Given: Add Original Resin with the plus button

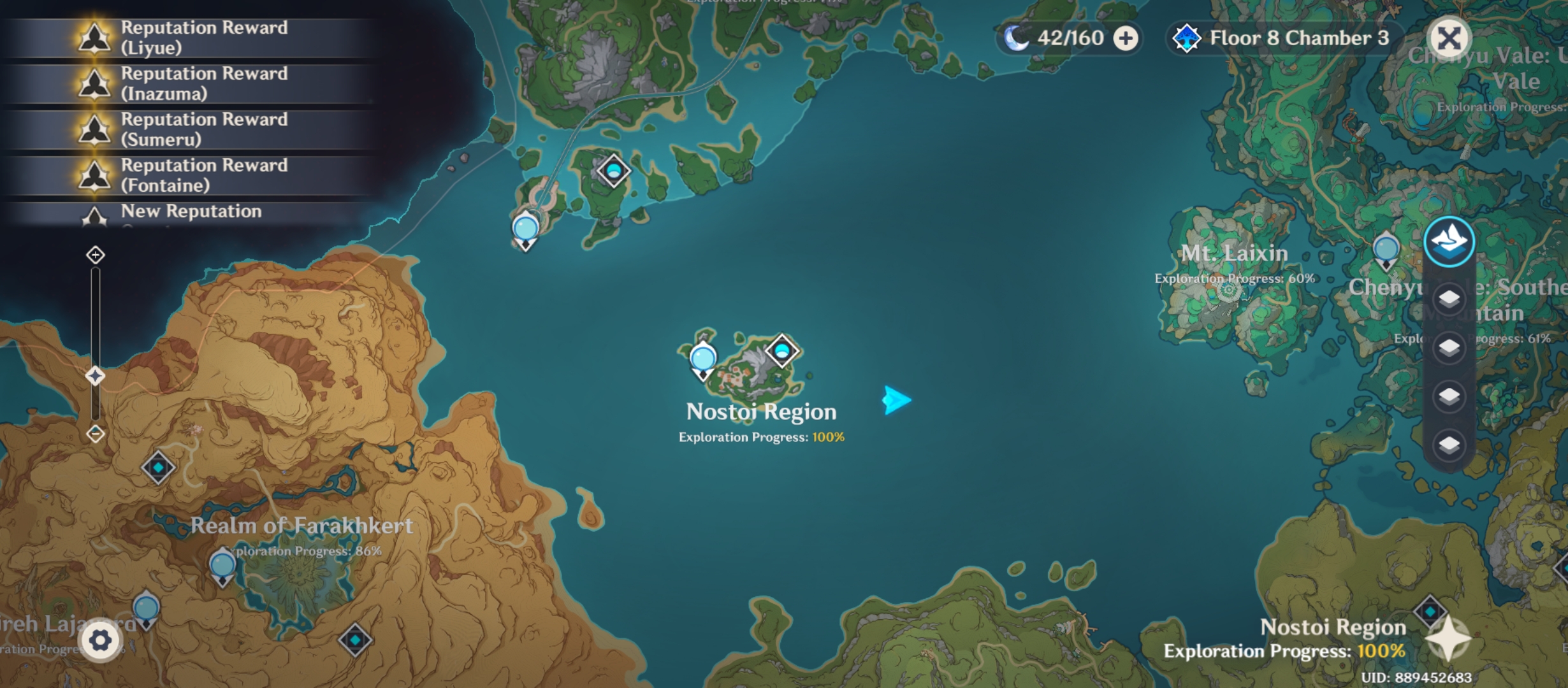Looking at the screenshot, I should [x=1126, y=38].
